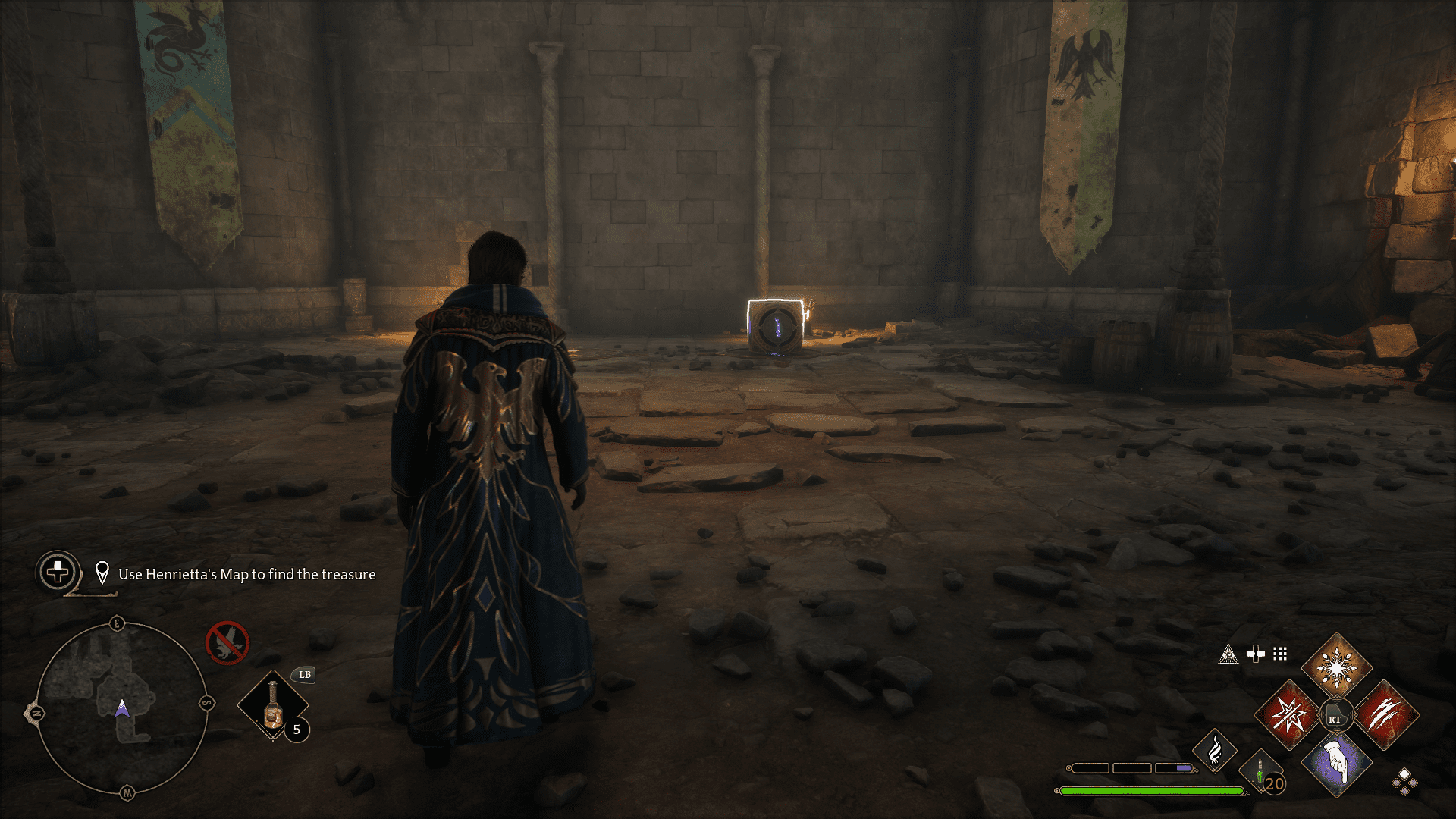Cast Descendo using the pointing-hand spell icon
The height and width of the screenshot is (819, 1456).
pyautogui.click(x=1336, y=765)
